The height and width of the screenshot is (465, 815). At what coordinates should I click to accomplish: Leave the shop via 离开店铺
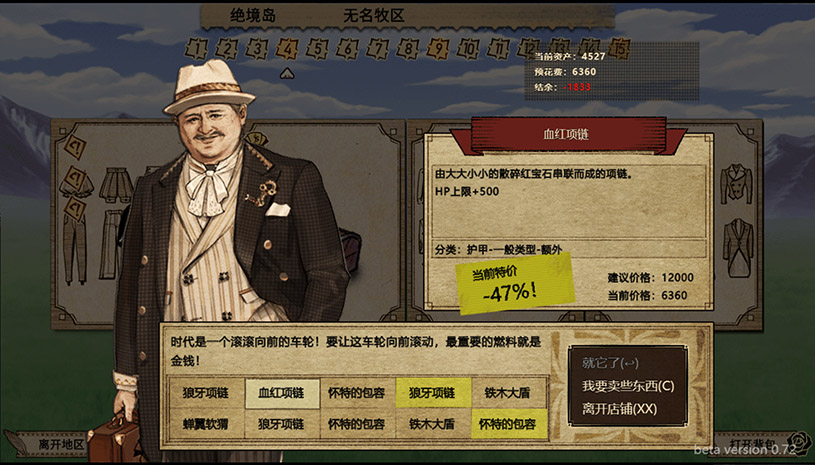620,409
